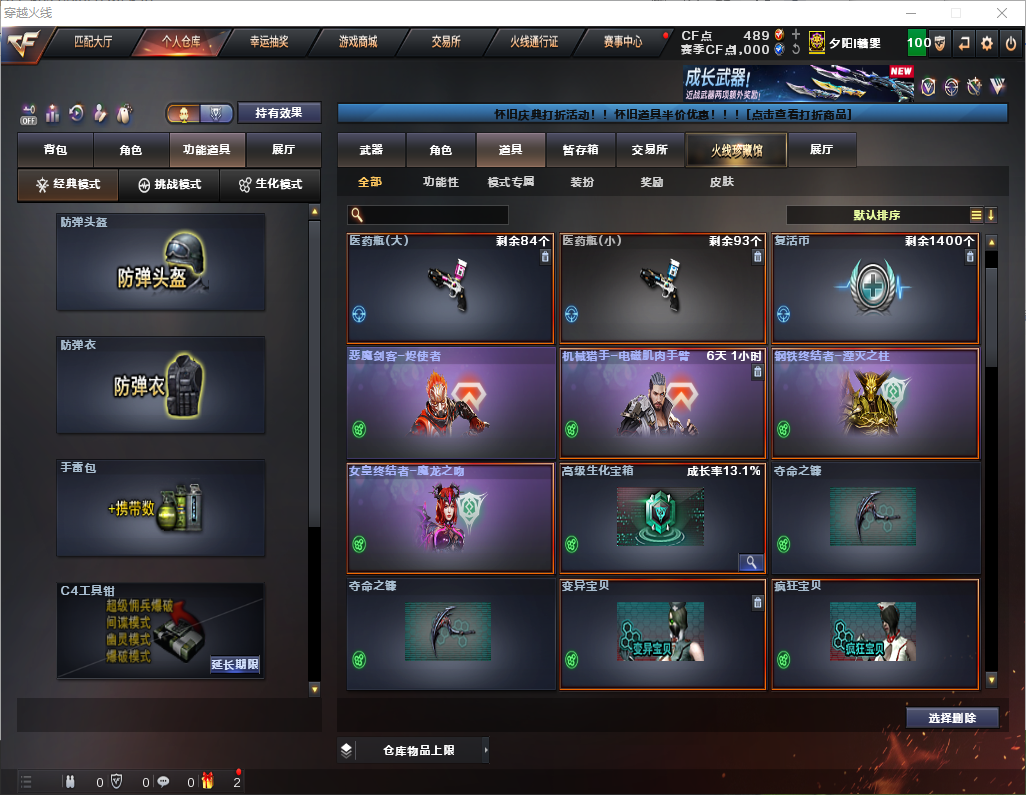Select the 医药瓶(大) item card

coord(450,289)
